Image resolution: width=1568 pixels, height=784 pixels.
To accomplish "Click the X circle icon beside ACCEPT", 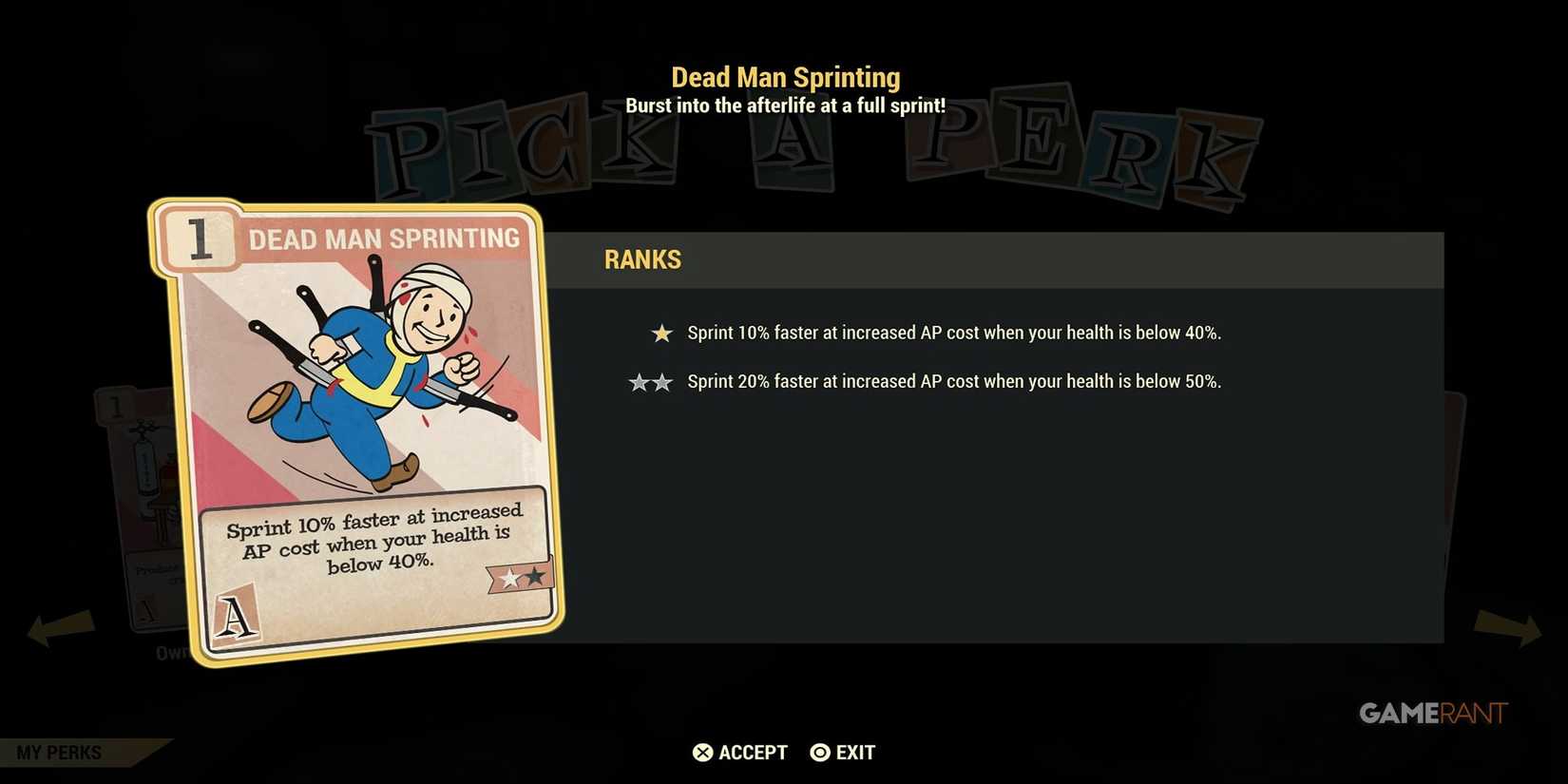I will tap(701, 752).
